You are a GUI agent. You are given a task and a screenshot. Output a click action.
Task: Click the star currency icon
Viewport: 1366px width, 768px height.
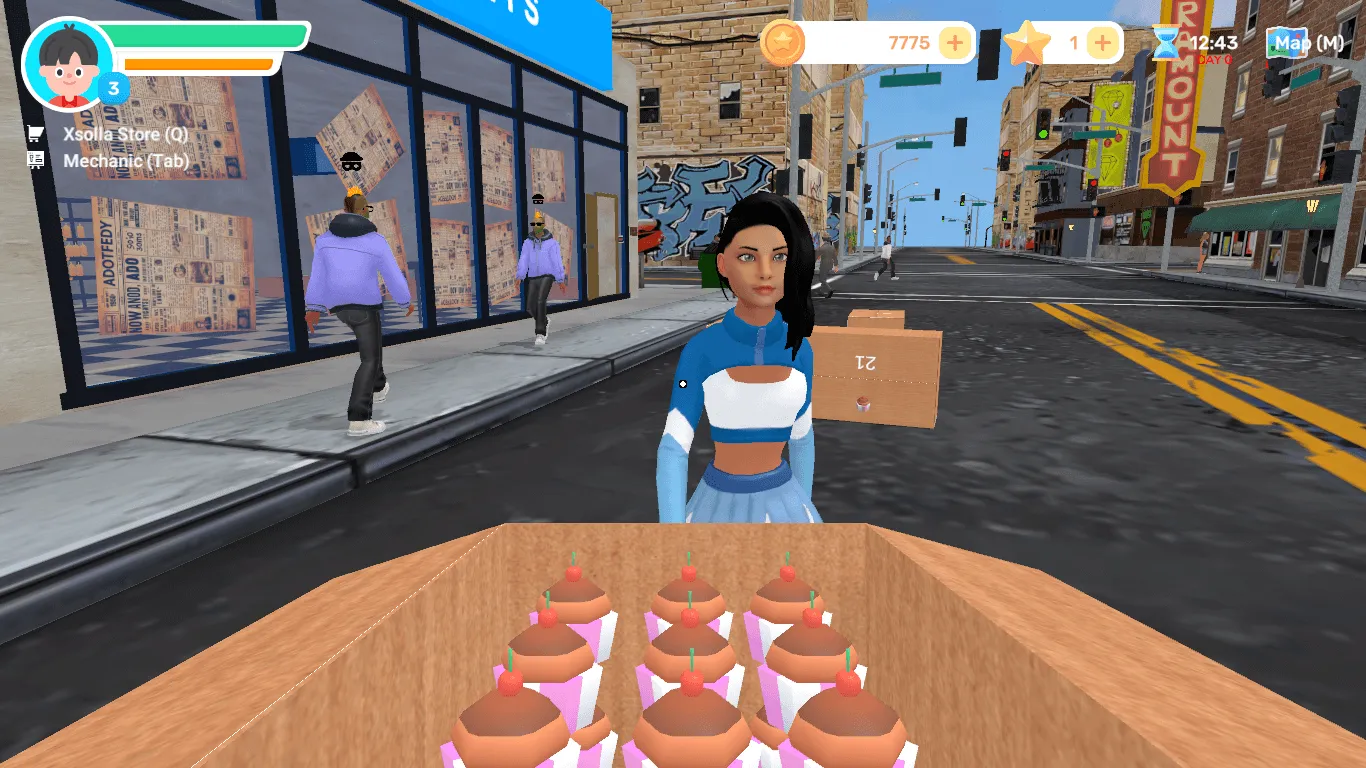tap(1027, 43)
